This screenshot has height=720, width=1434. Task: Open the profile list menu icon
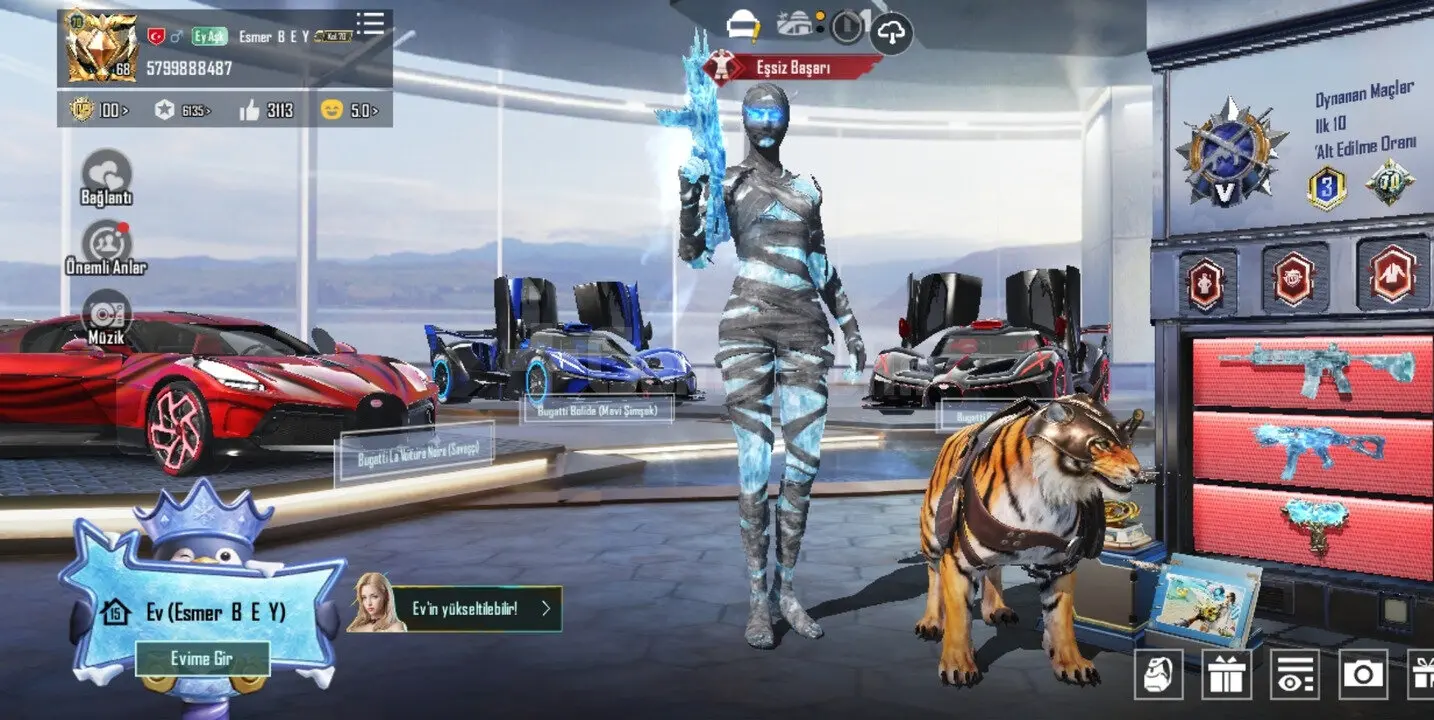click(x=370, y=24)
